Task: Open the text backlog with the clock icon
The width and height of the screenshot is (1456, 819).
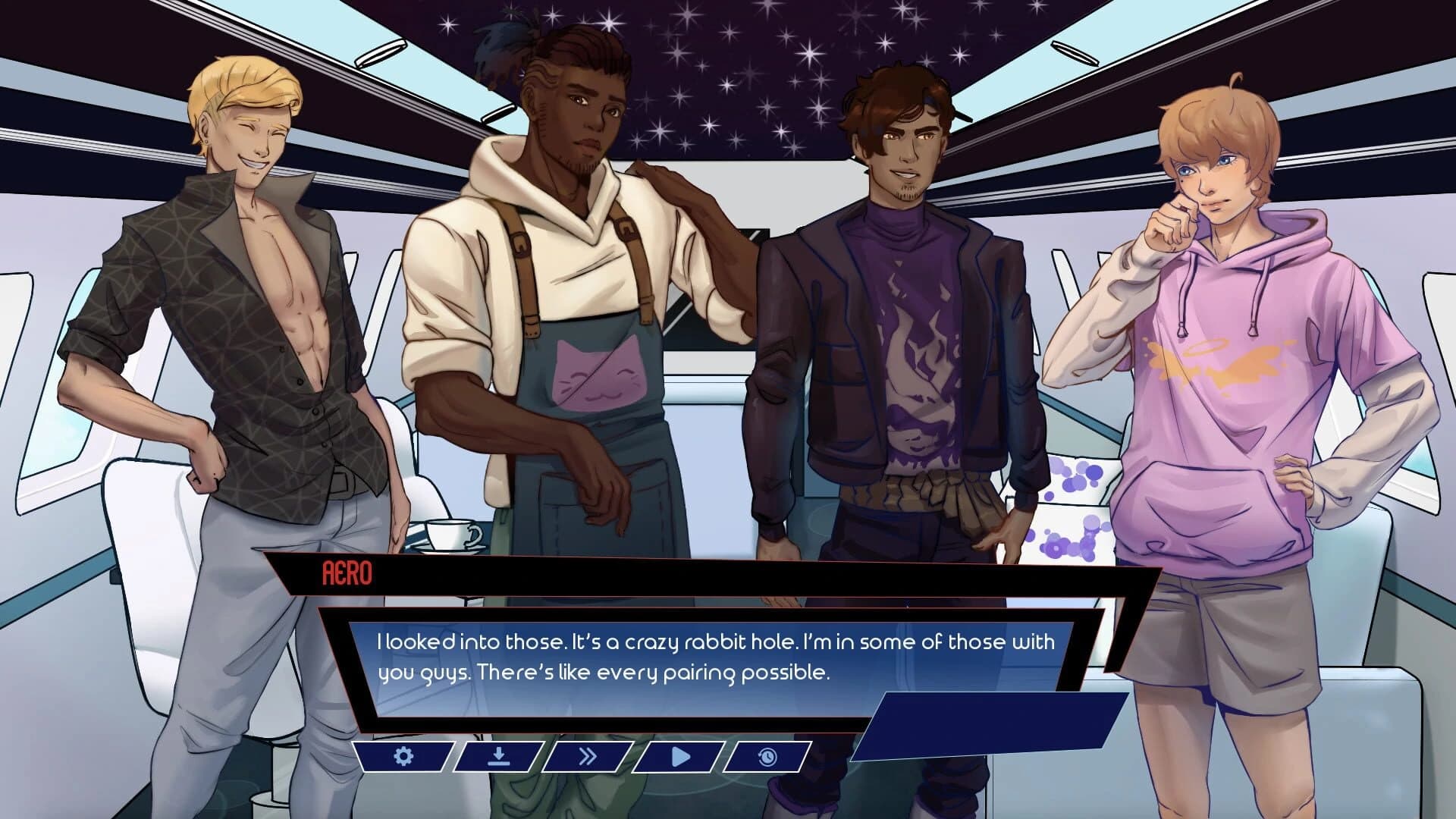Action: pyautogui.click(x=767, y=757)
